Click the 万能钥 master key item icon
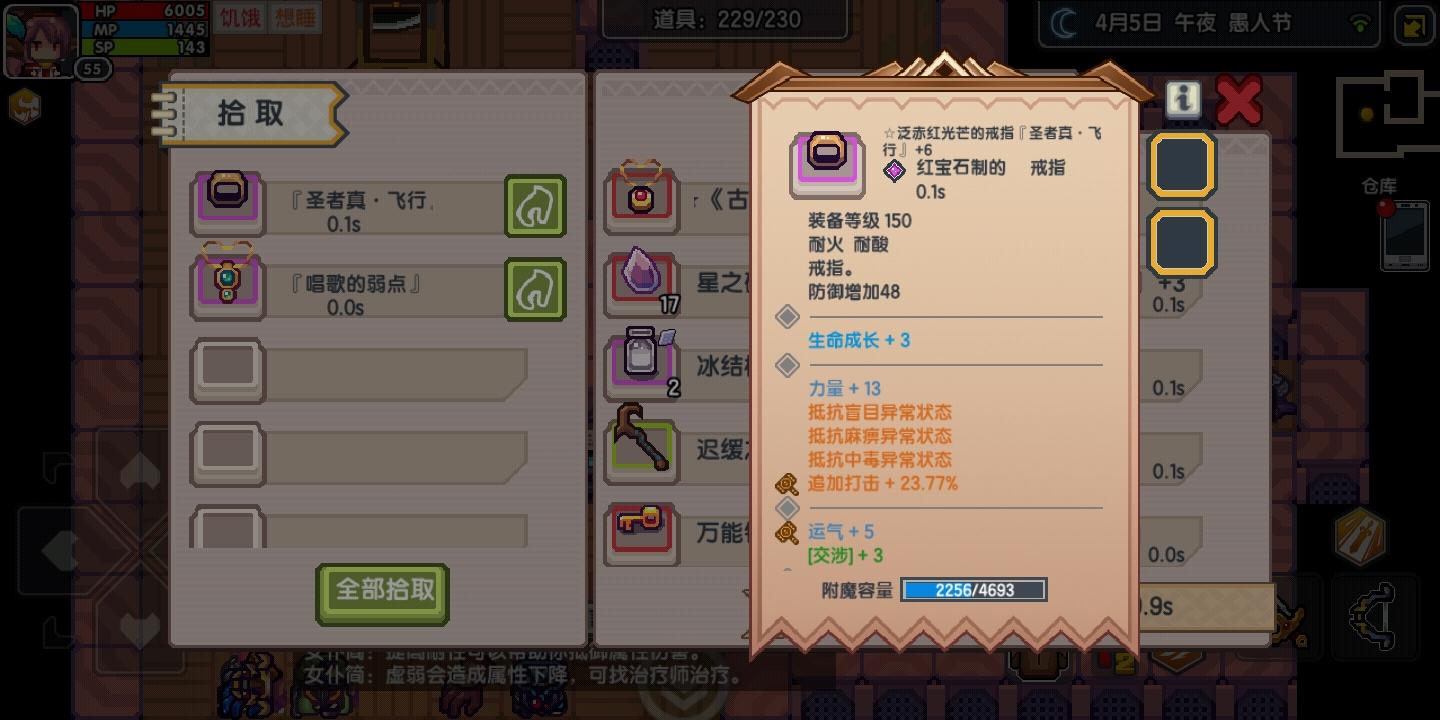 (641, 533)
